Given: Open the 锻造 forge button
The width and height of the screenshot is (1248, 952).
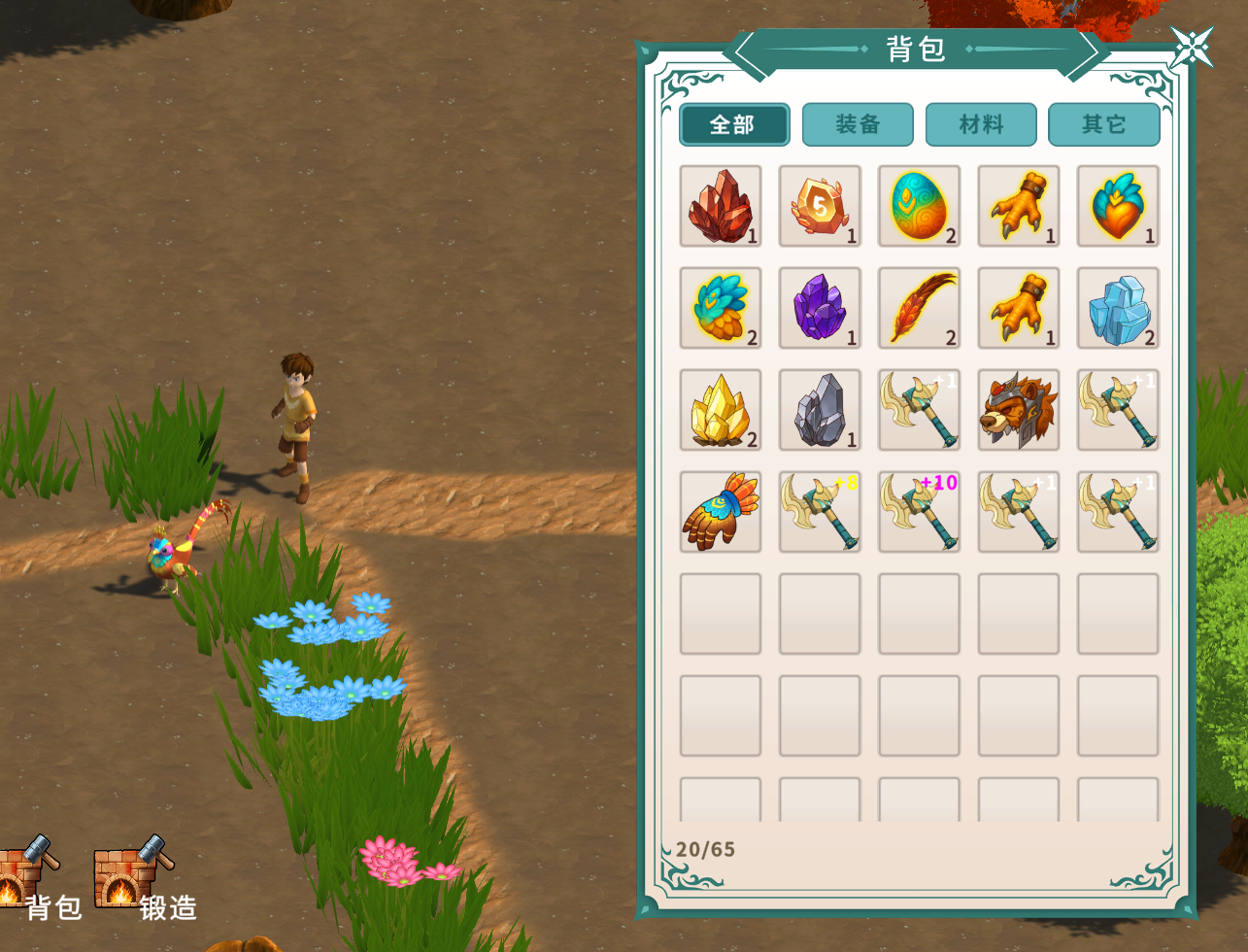Looking at the screenshot, I should point(136,879).
